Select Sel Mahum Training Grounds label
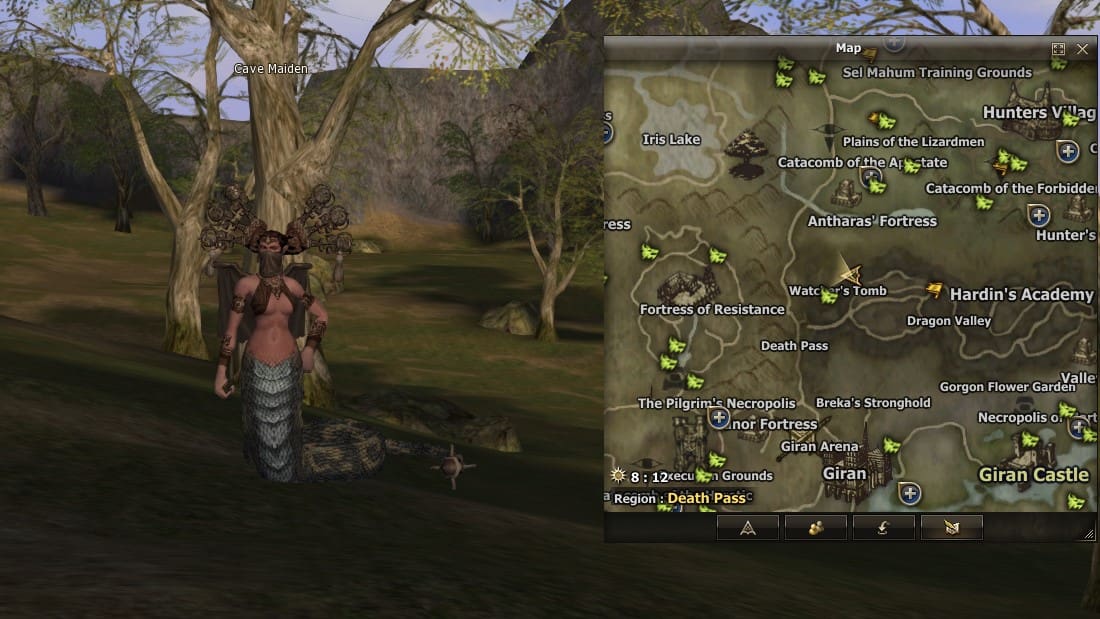The width and height of the screenshot is (1100, 619). pyautogui.click(x=937, y=73)
